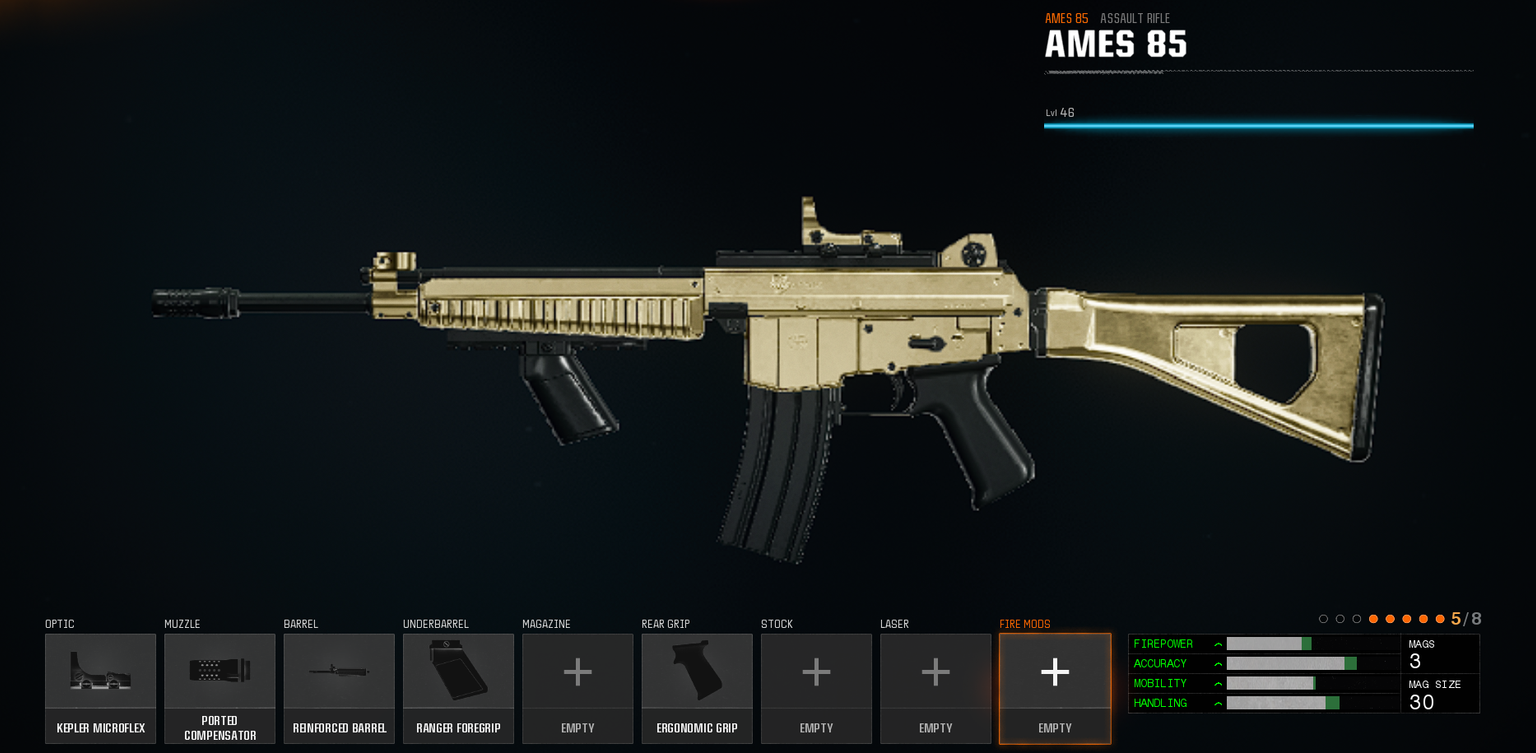Click the first unfilled attachment point dot
The image size is (1536, 753).
point(1323,618)
